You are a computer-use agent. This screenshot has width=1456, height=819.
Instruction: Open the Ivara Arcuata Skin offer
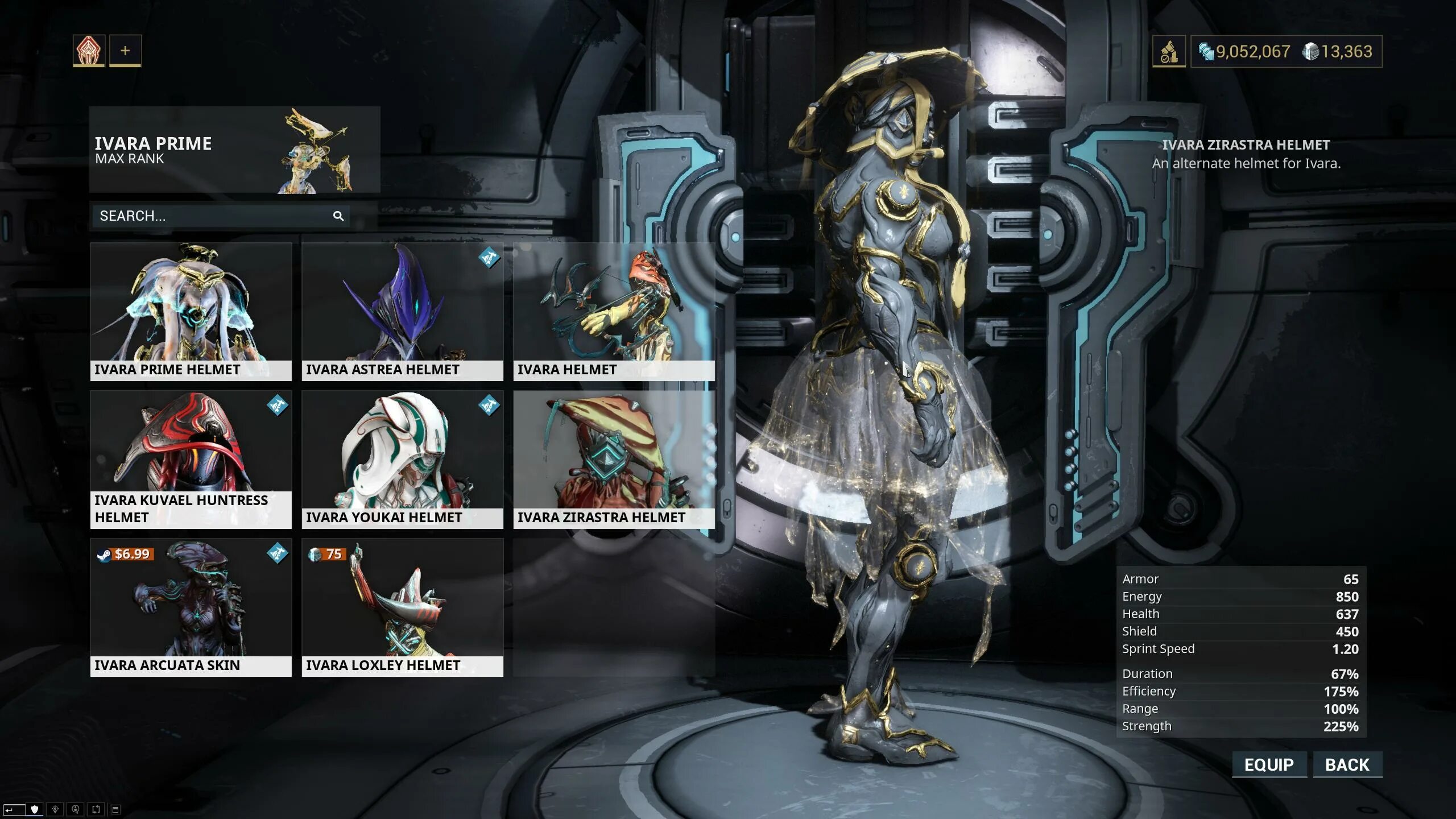click(191, 607)
